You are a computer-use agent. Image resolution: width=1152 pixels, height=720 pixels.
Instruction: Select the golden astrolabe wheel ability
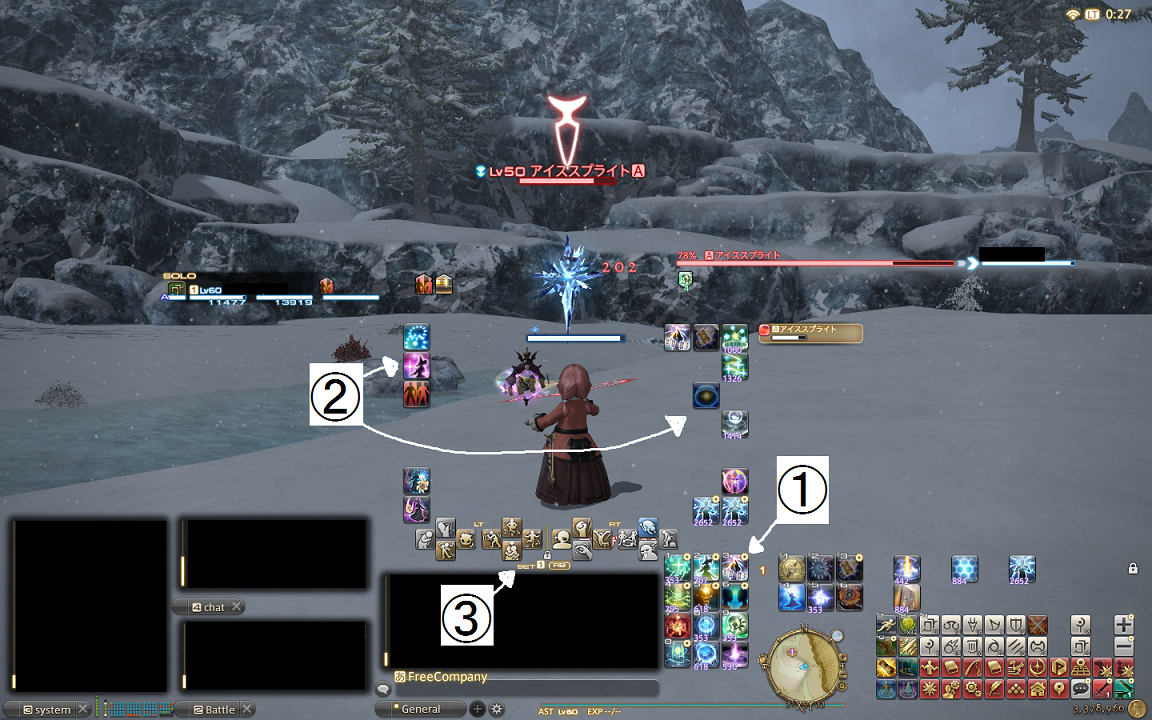pos(792,569)
